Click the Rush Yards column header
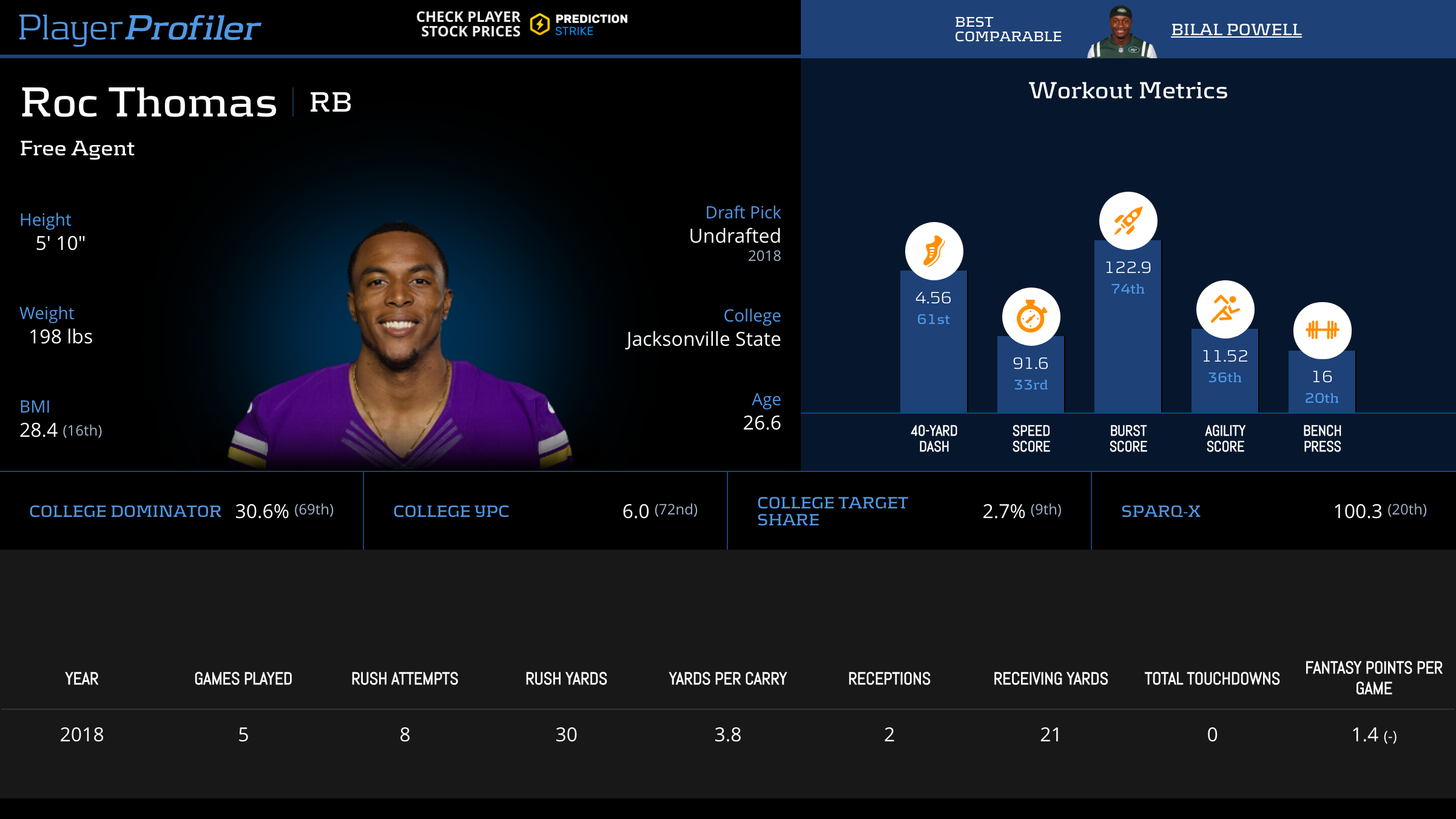This screenshot has width=1456, height=819. (566, 678)
